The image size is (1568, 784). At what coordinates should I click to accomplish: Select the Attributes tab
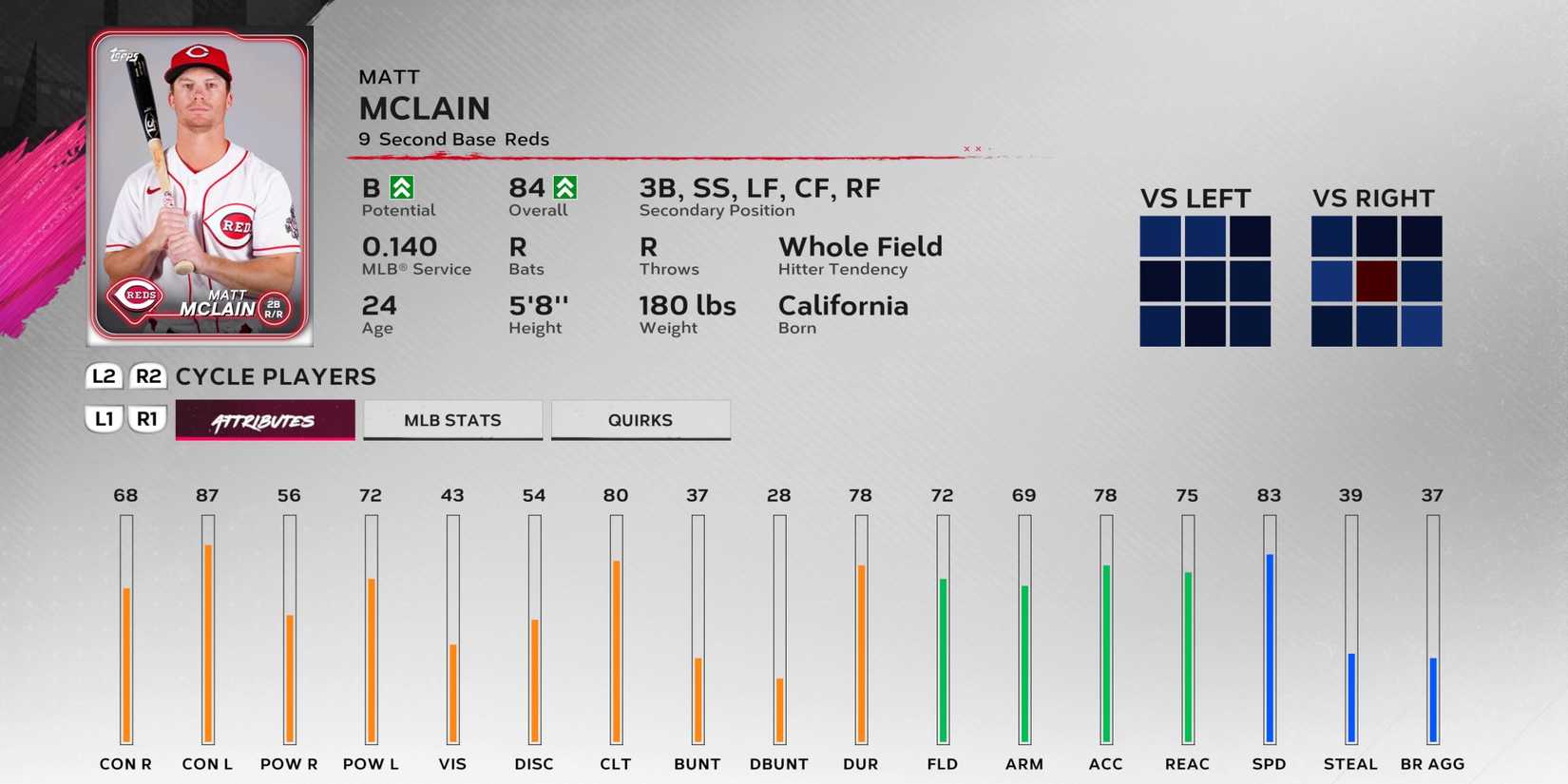click(264, 419)
